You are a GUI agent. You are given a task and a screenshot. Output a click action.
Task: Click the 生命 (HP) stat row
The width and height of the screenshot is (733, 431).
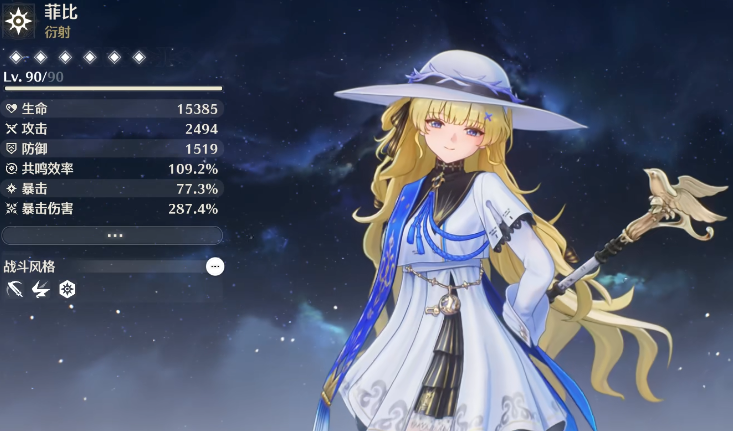[112, 108]
